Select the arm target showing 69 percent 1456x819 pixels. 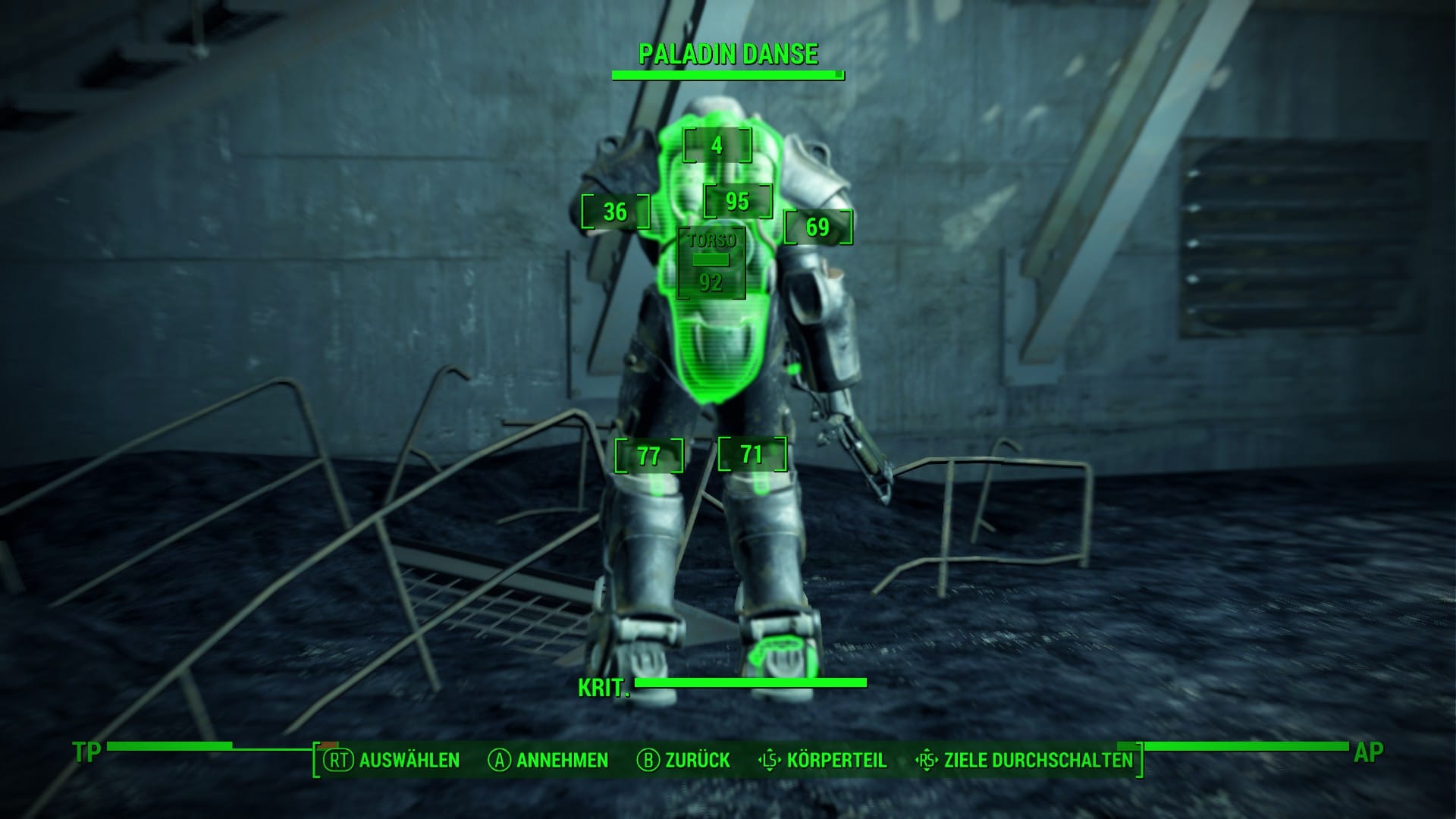(817, 227)
